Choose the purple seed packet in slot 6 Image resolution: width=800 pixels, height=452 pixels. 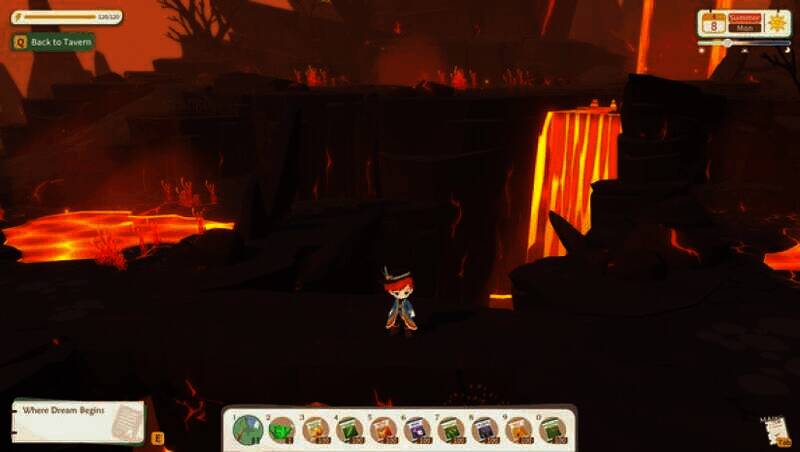coord(418,430)
